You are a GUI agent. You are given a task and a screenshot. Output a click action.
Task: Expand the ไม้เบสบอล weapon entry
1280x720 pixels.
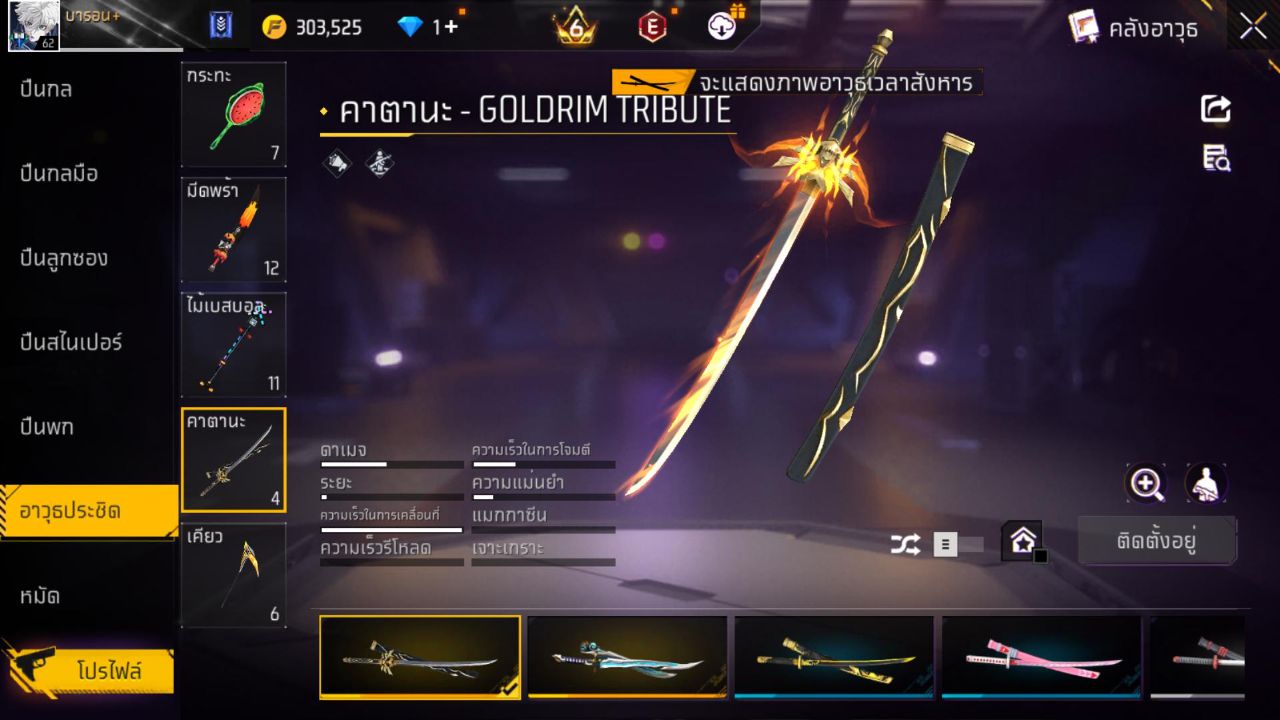pyautogui.click(x=233, y=345)
